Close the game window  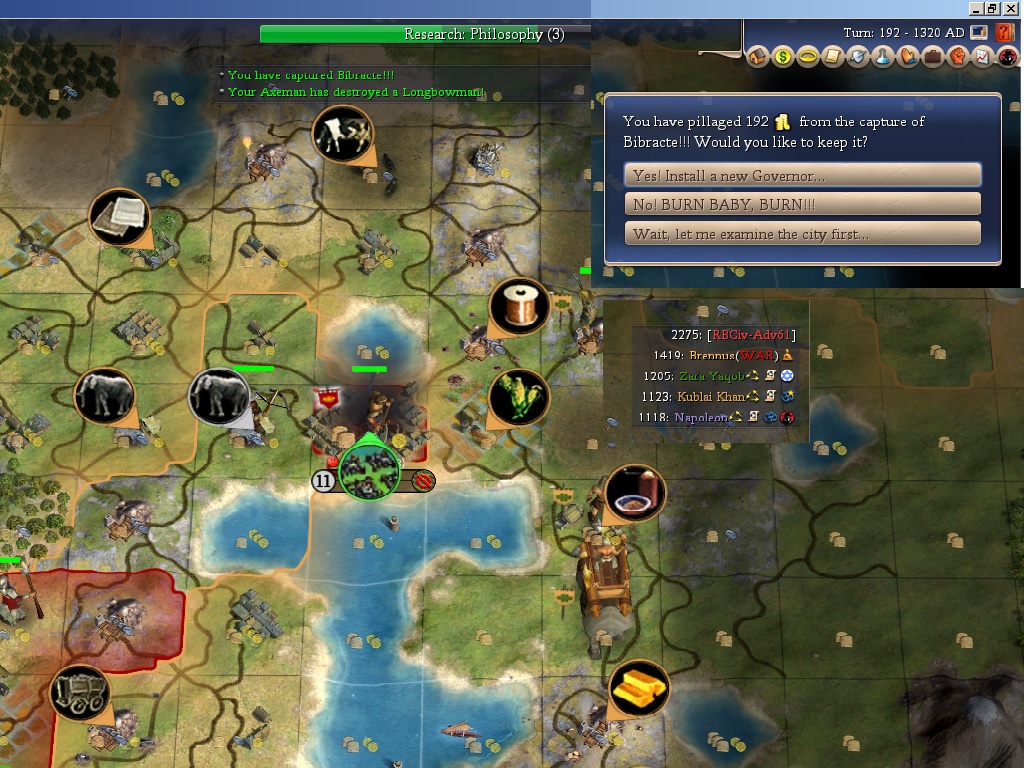point(1011,8)
